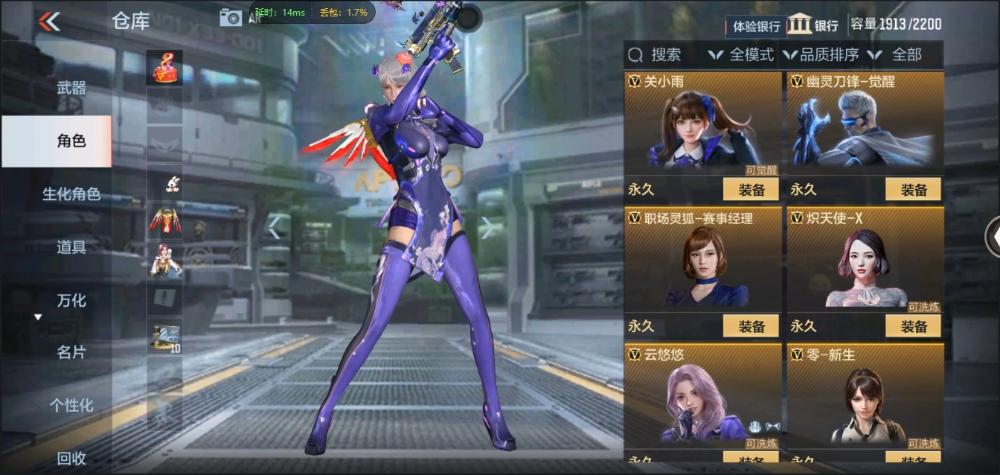Switch to the 武器 tab
1000x475 pixels.
click(x=71, y=88)
